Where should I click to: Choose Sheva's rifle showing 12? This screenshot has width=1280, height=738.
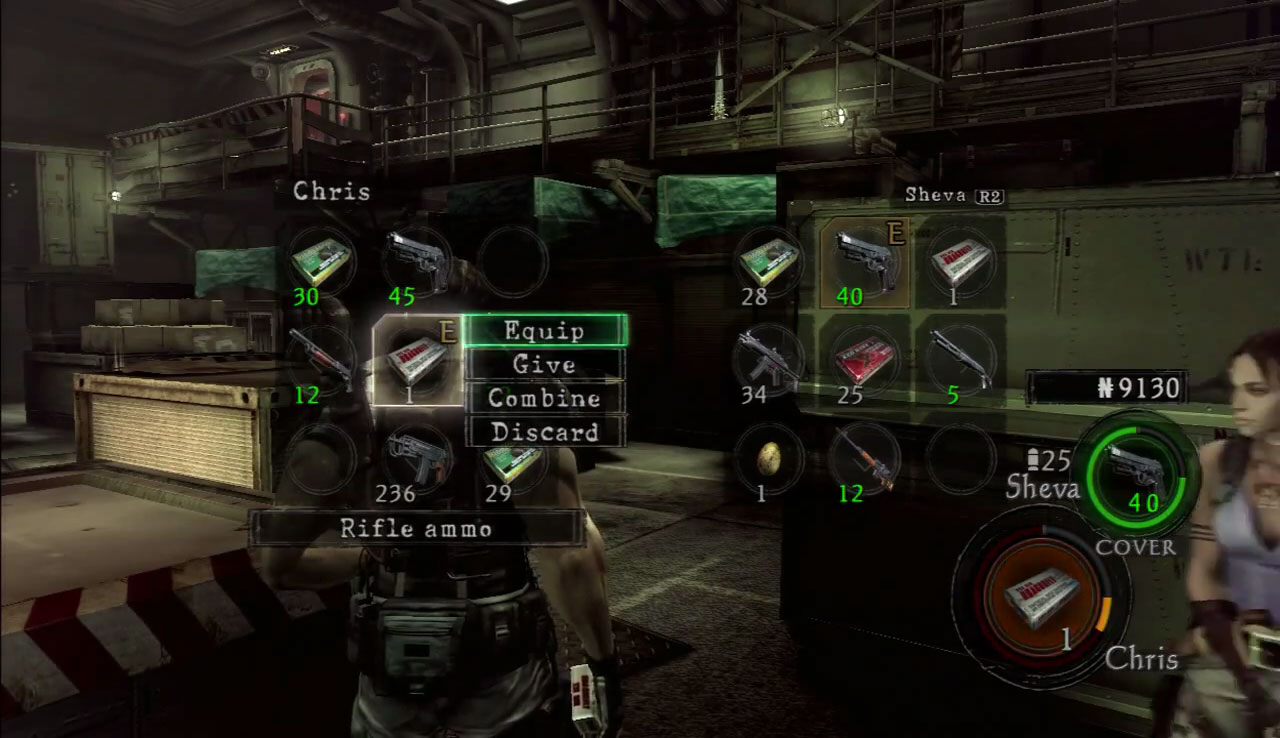(864, 458)
